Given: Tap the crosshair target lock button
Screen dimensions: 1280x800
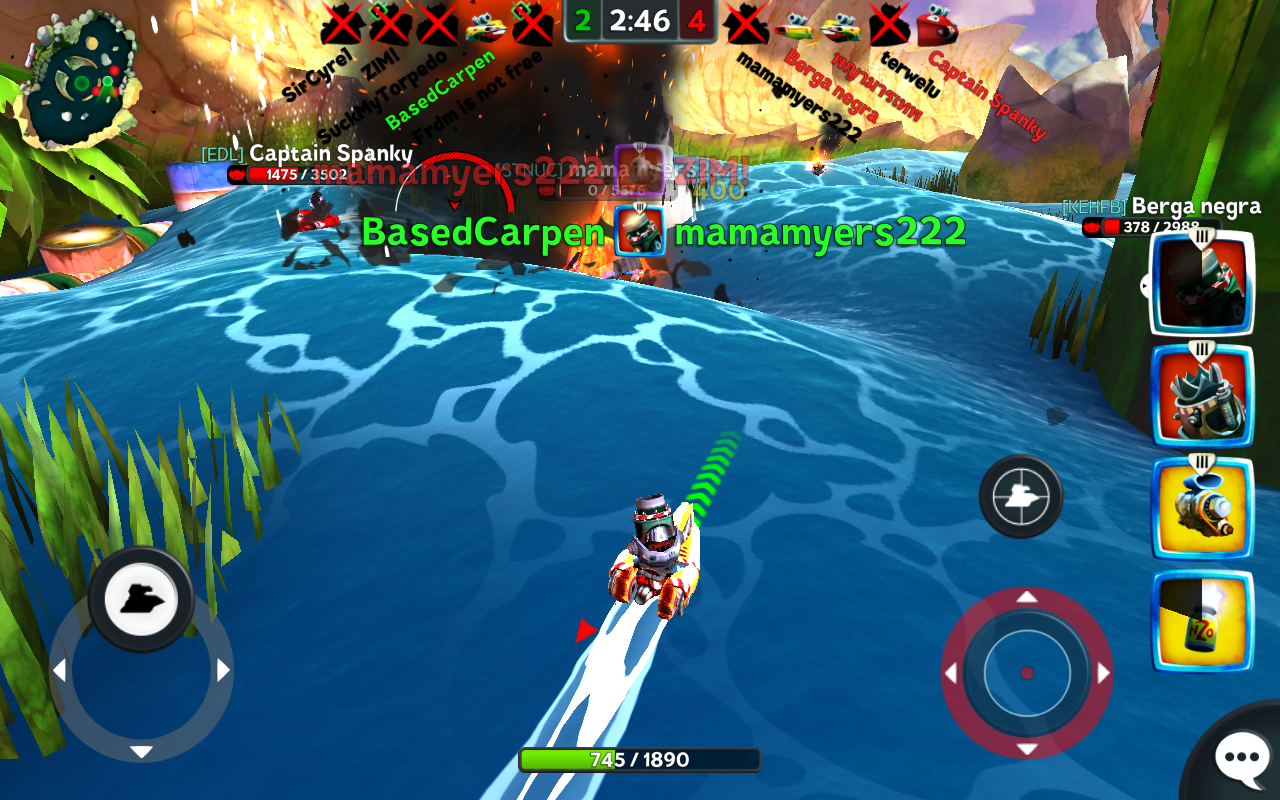Looking at the screenshot, I should pyautogui.click(x=1020, y=496).
